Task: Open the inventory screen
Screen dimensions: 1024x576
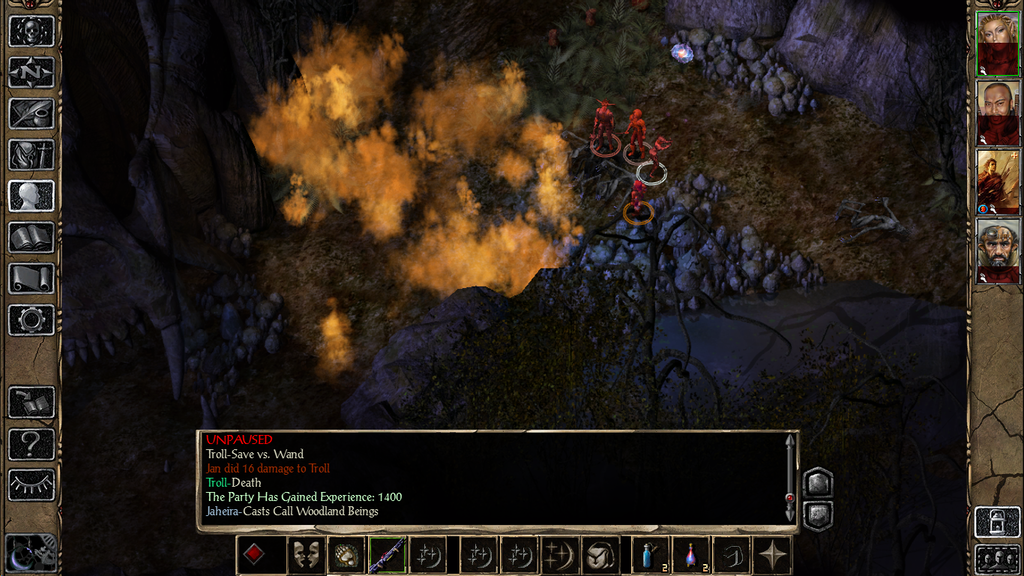Action: tap(31, 155)
